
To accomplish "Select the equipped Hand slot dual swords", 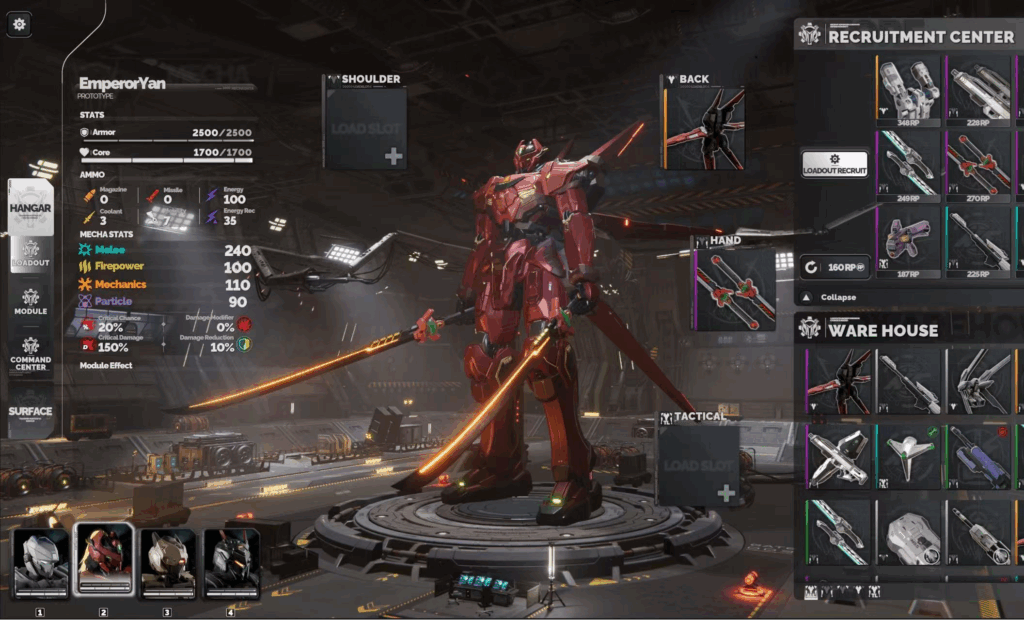I will pos(735,289).
